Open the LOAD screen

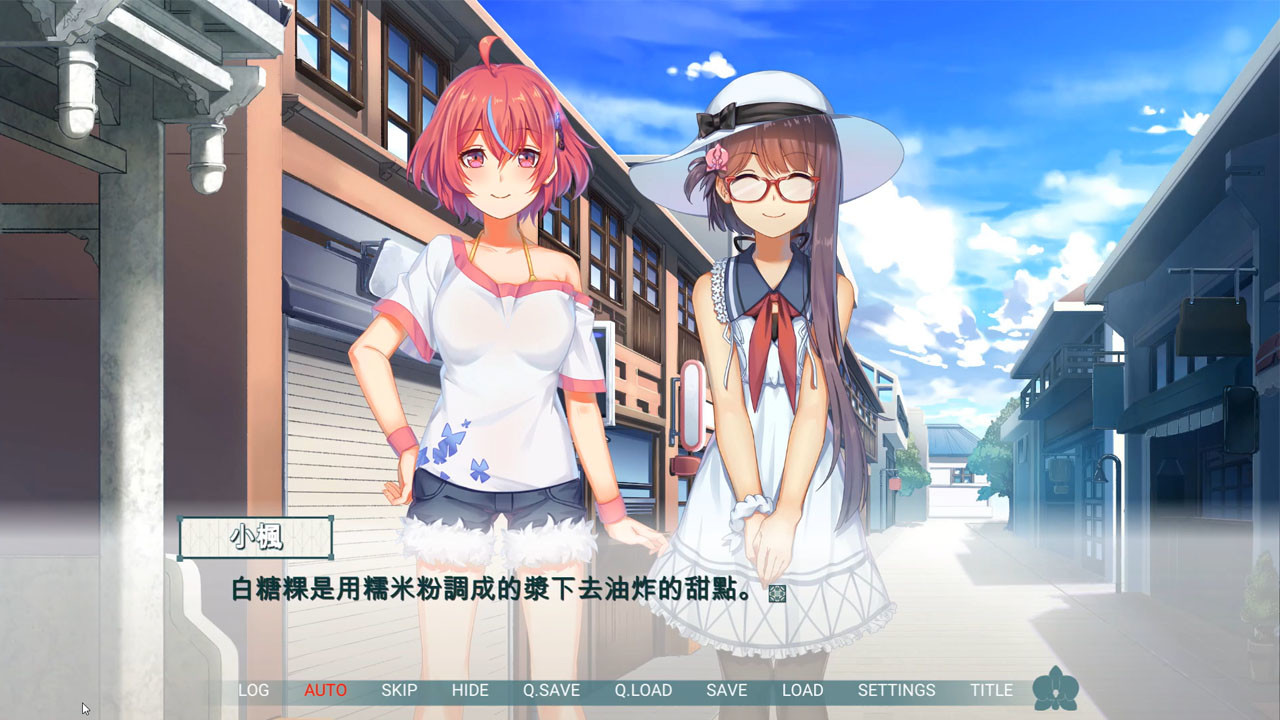(804, 690)
